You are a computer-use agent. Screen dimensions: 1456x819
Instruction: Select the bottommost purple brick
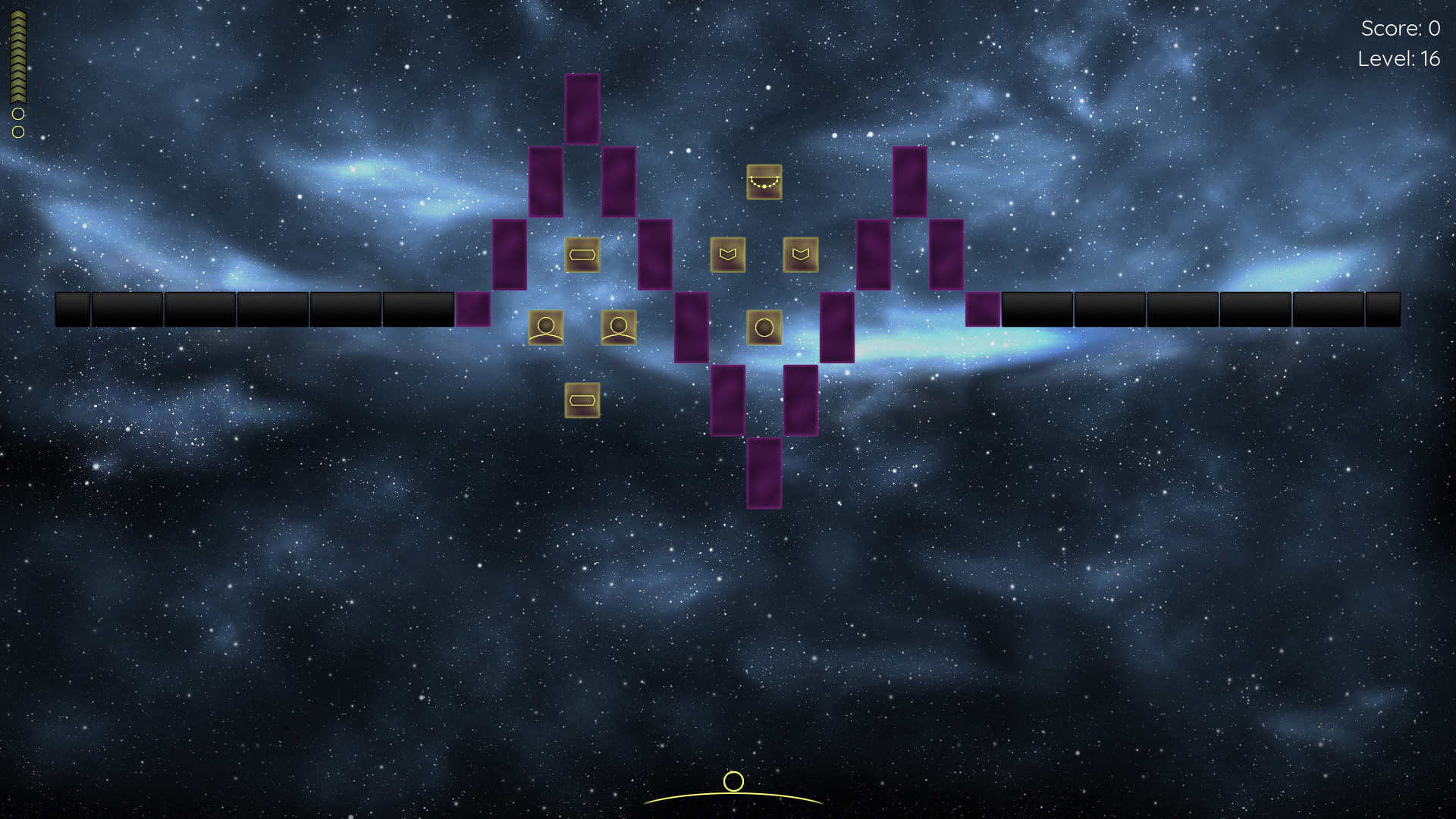(765, 473)
